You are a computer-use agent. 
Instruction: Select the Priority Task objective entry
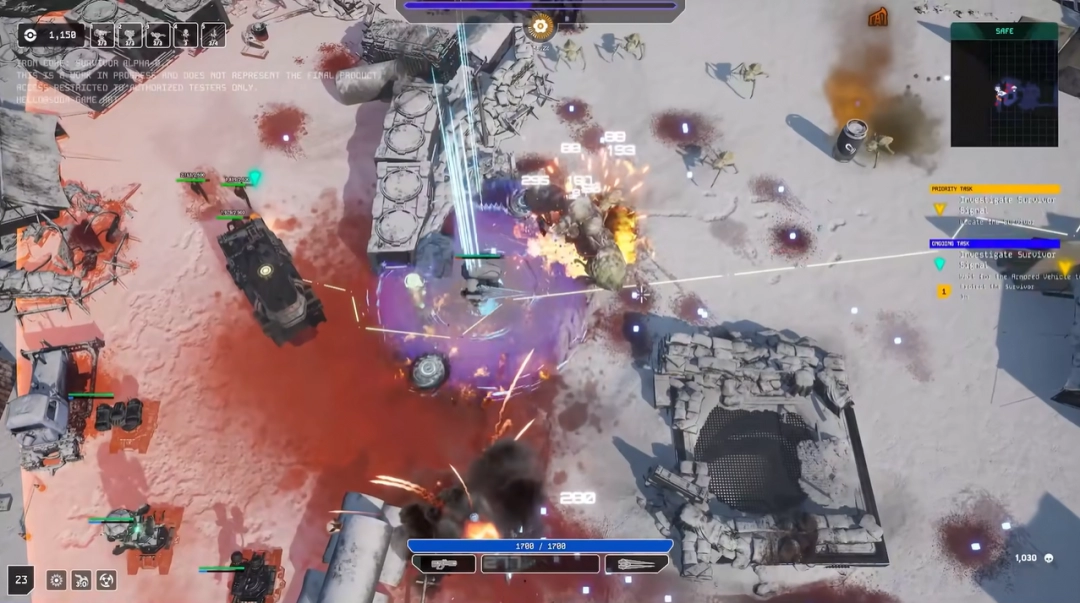(x=995, y=199)
